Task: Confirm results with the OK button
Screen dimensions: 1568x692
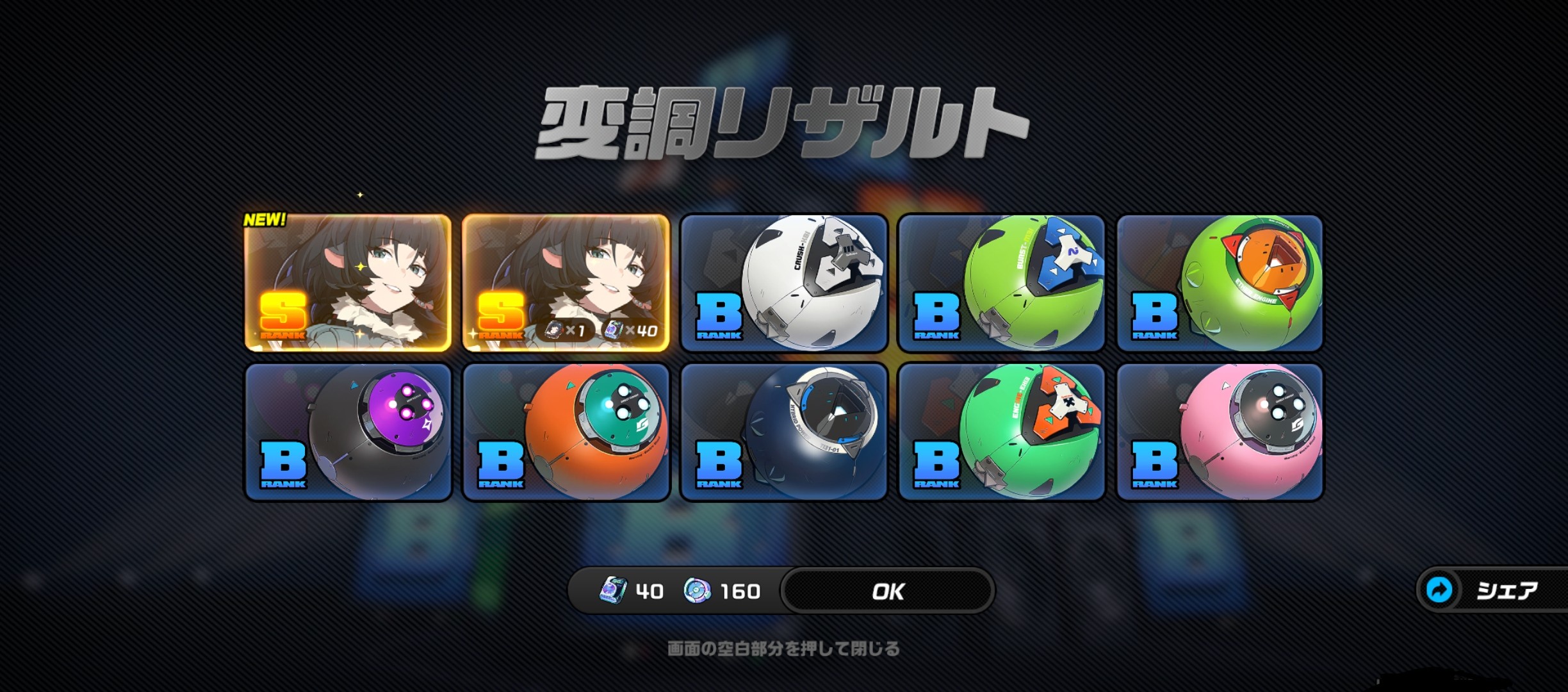Action: click(888, 591)
